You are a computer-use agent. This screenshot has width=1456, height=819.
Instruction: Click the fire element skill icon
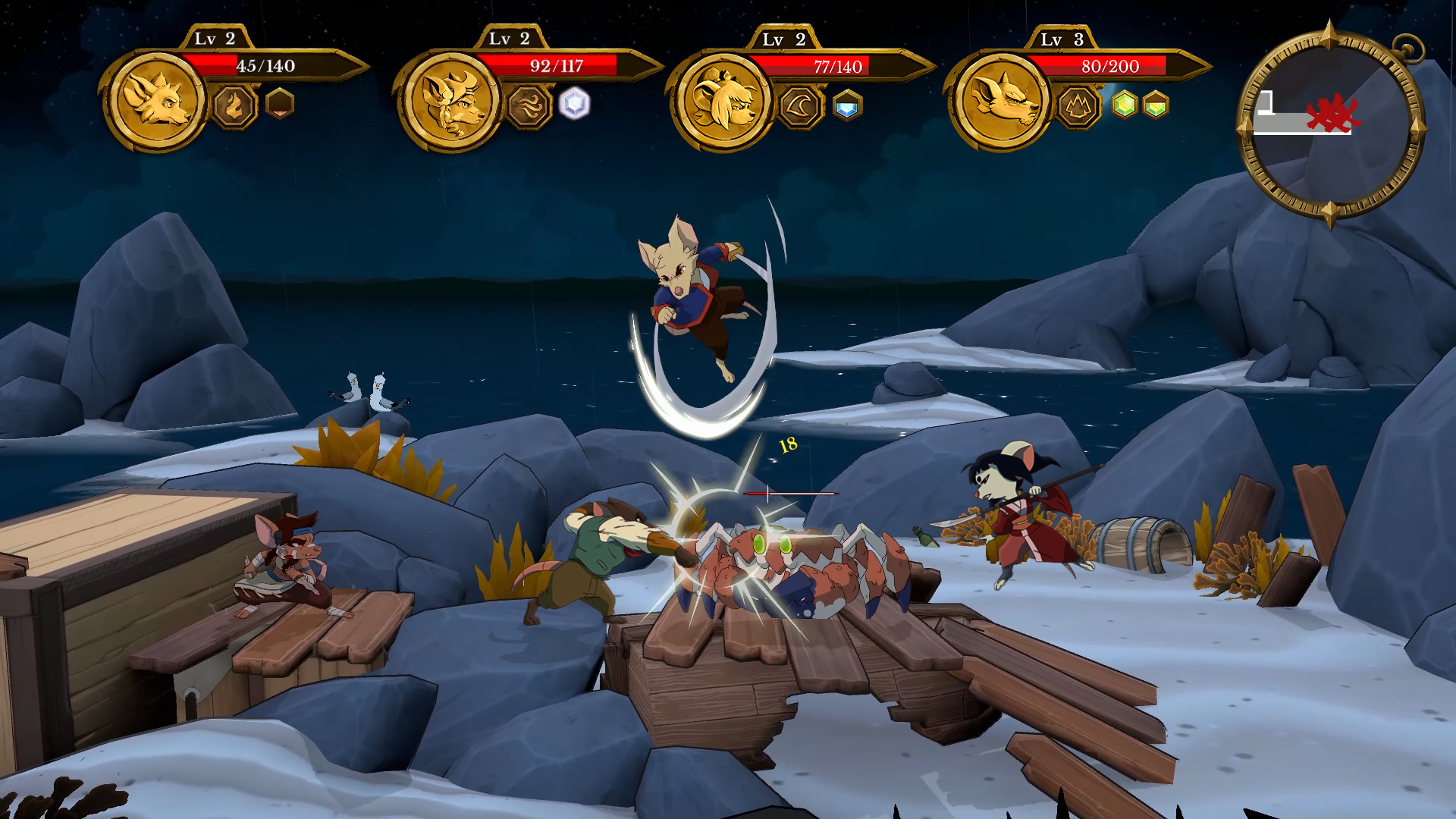233,106
